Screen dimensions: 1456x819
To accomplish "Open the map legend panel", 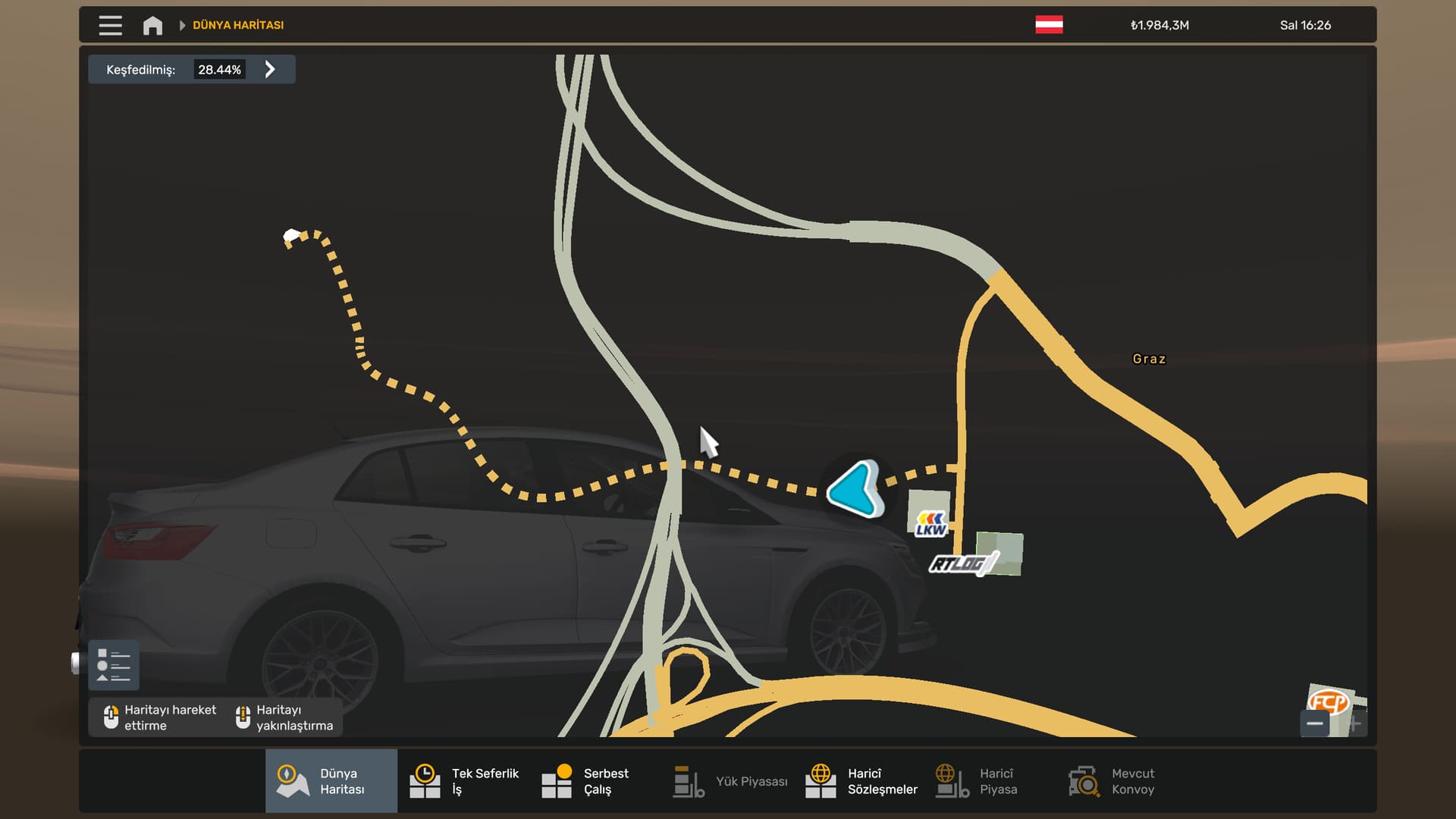I will [114, 665].
